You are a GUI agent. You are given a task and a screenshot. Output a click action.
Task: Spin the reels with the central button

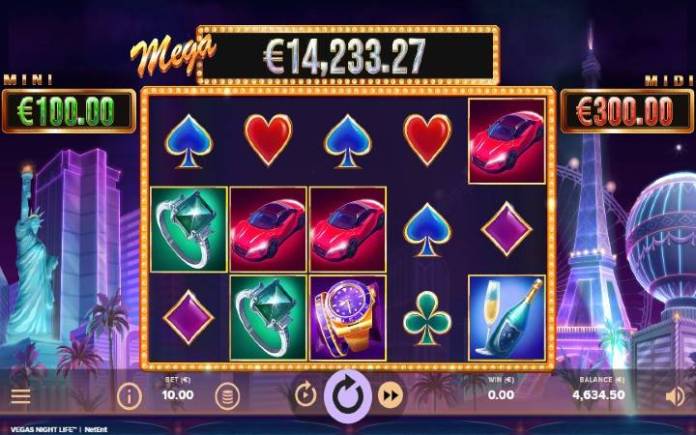tap(348, 395)
